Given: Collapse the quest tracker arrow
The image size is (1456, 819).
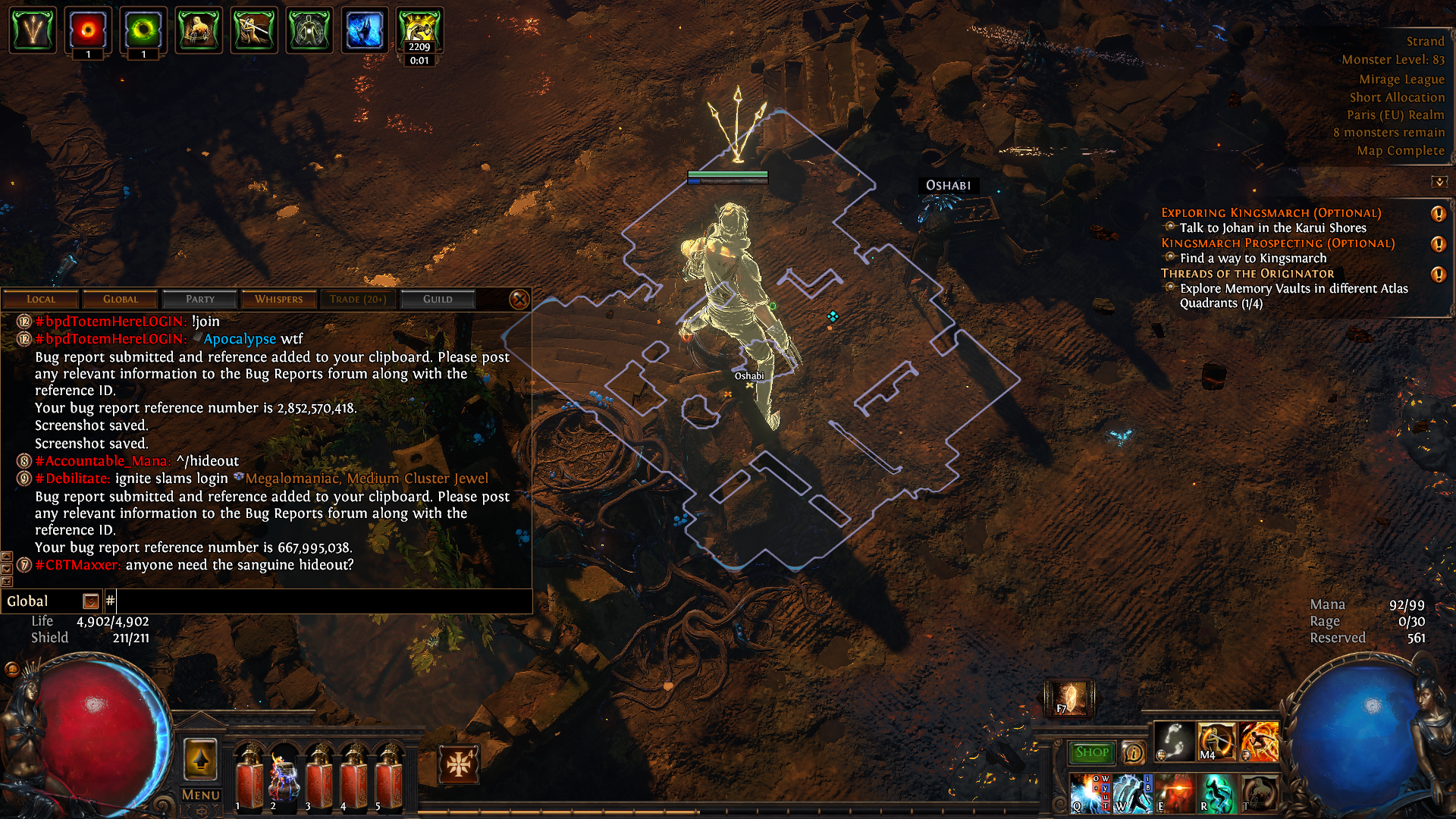Looking at the screenshot, I should tap(1439, 182).
